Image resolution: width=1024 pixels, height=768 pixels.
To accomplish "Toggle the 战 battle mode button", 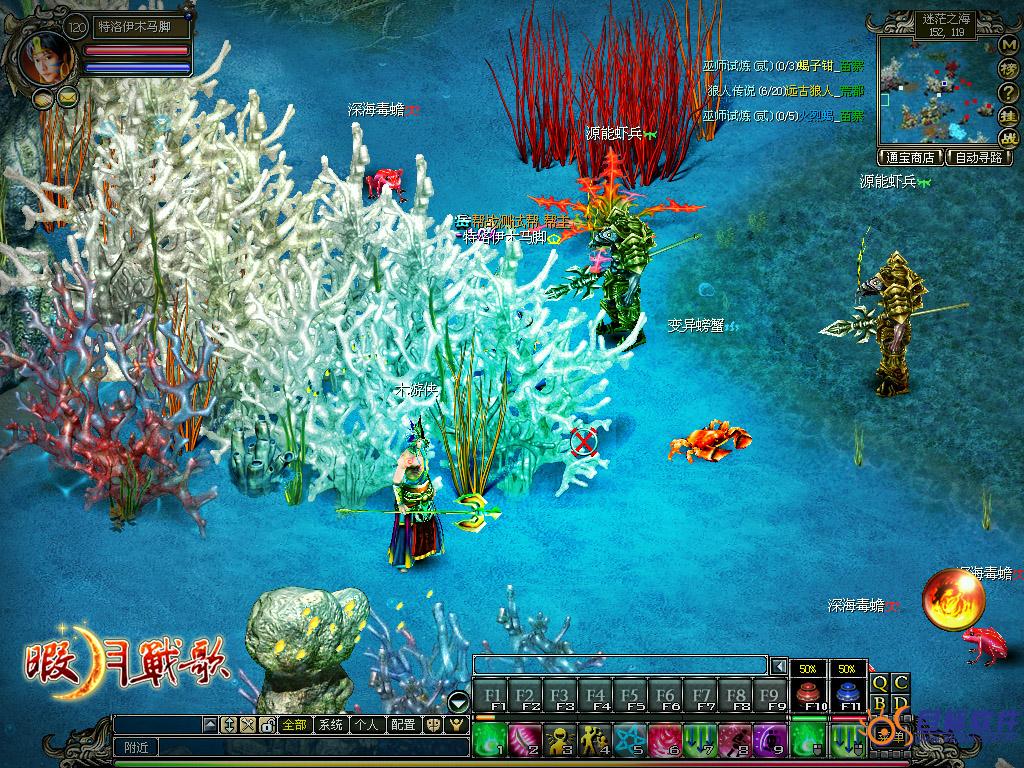I will [x=1008, y=138].
